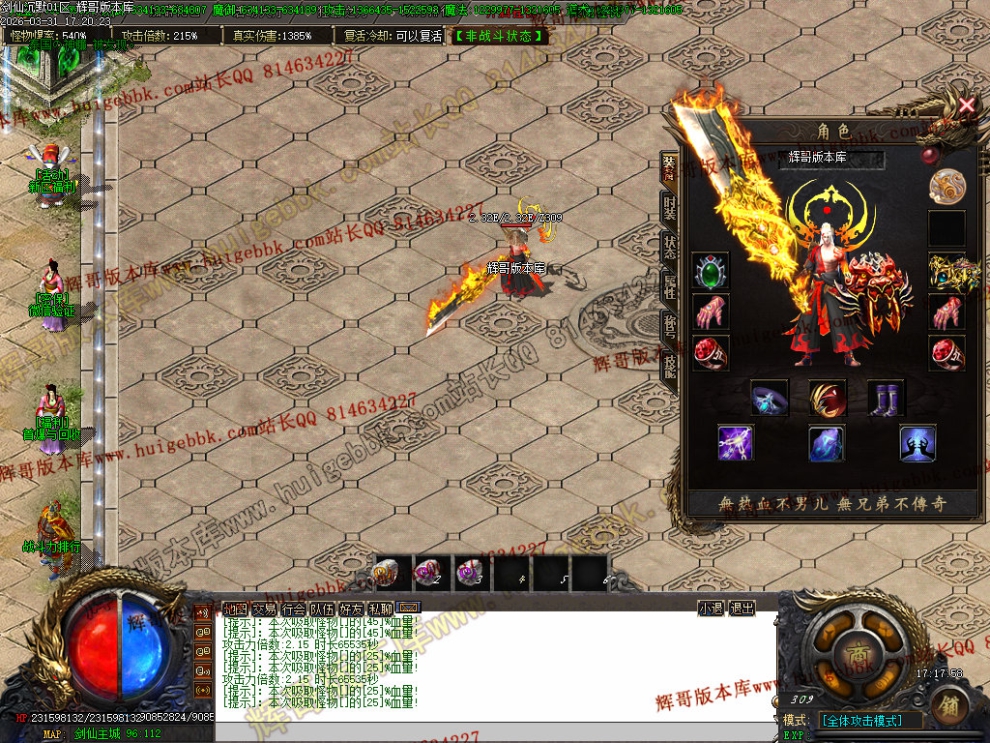Open the 行会 guild button
Image resolution: width=990 pixels, height=743 pixels.
pos(293,608)
